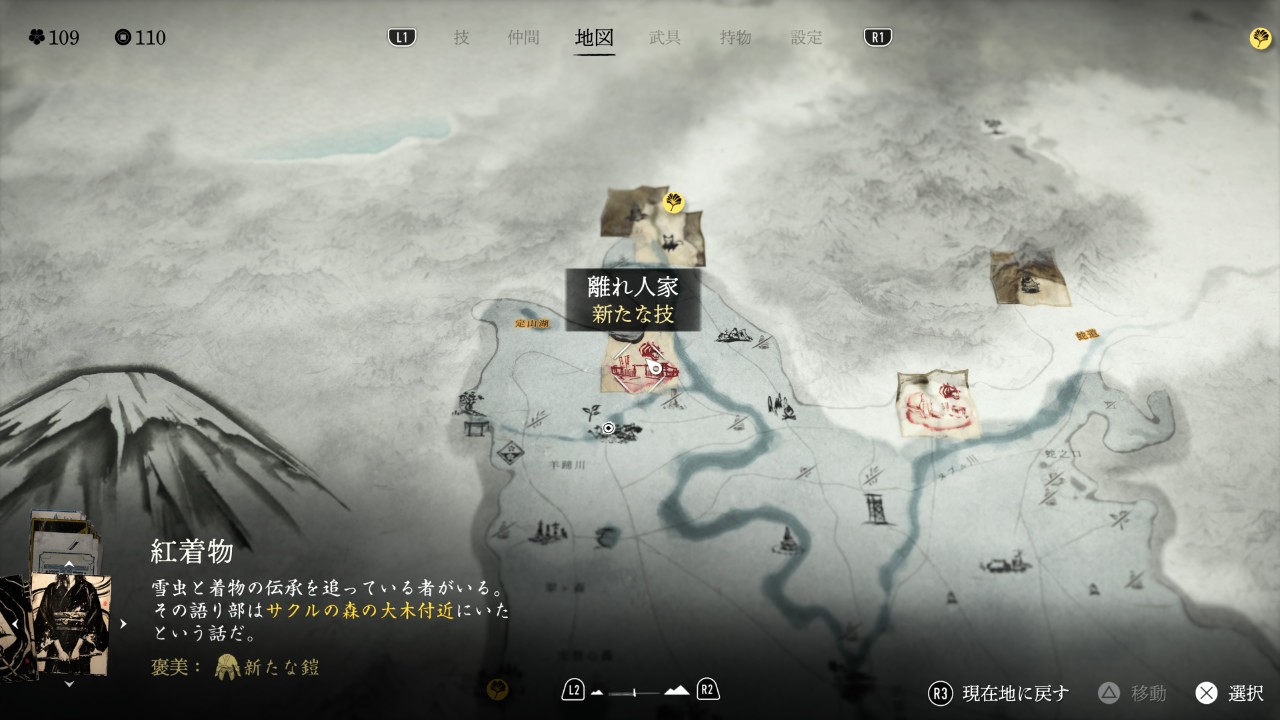Click the up arrow above quest card
This screenshot has width=1280, height=720.
68,564
